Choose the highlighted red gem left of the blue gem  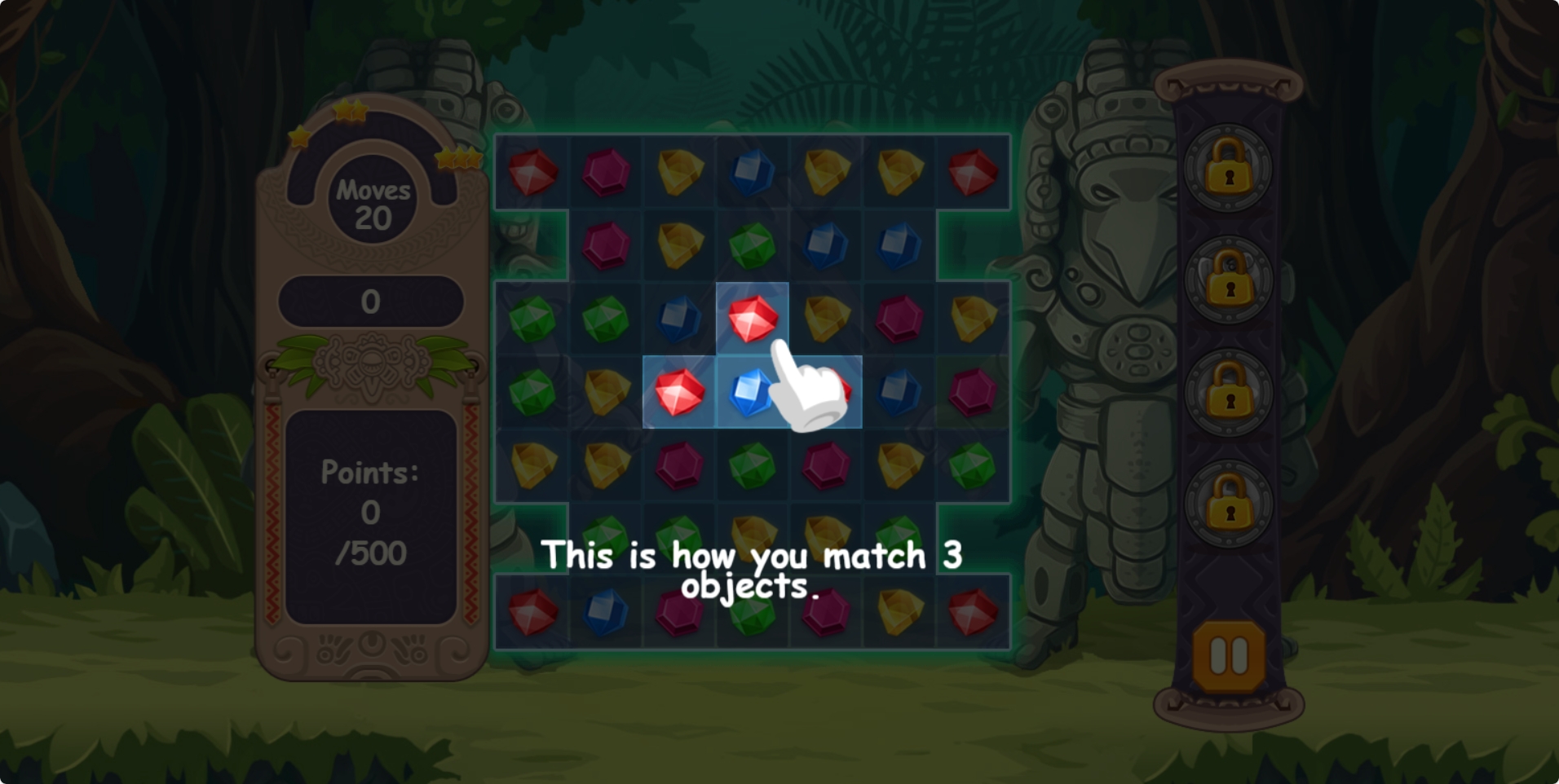tap(678, 392)
